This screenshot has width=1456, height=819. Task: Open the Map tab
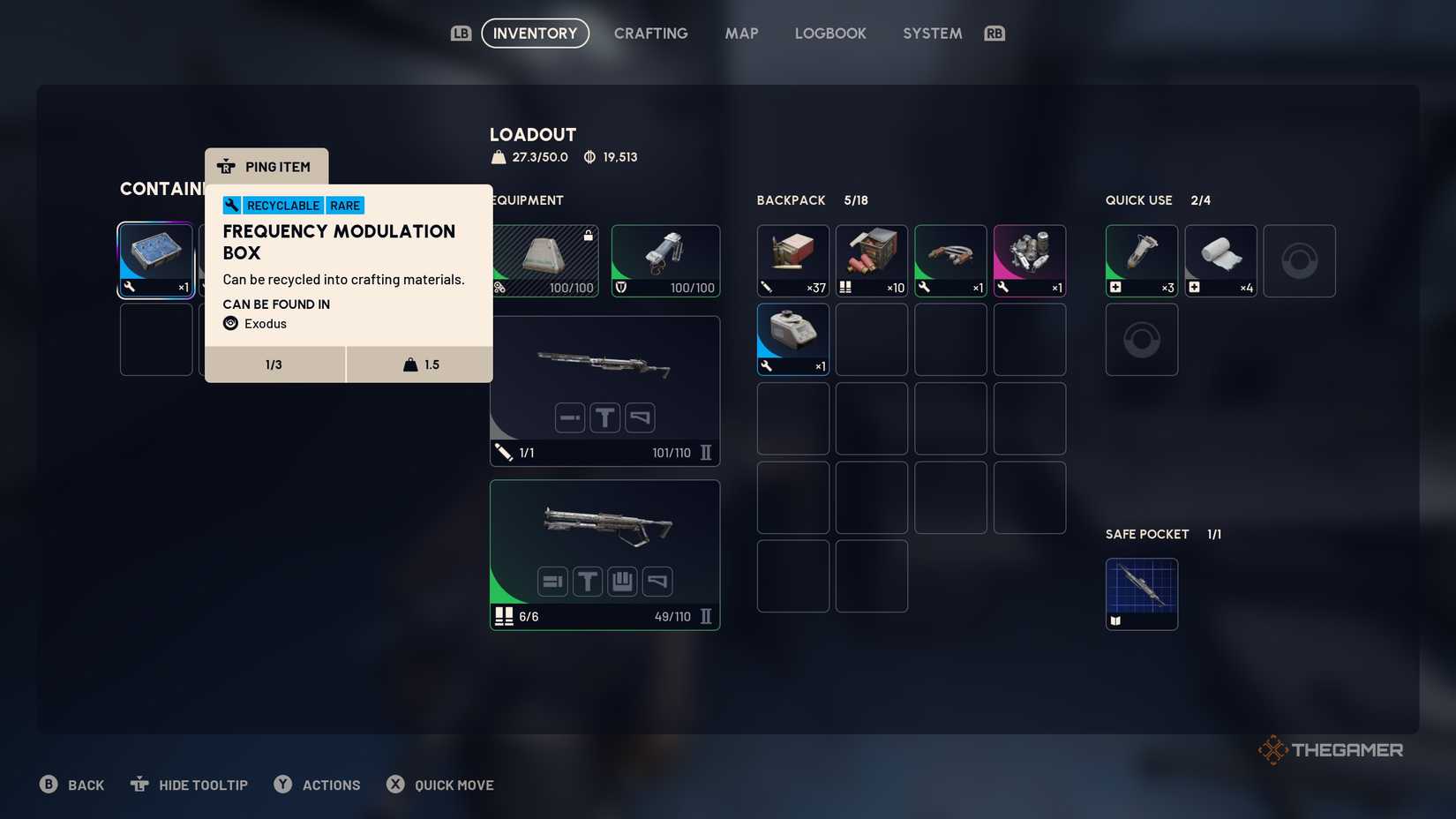[741, 34]
